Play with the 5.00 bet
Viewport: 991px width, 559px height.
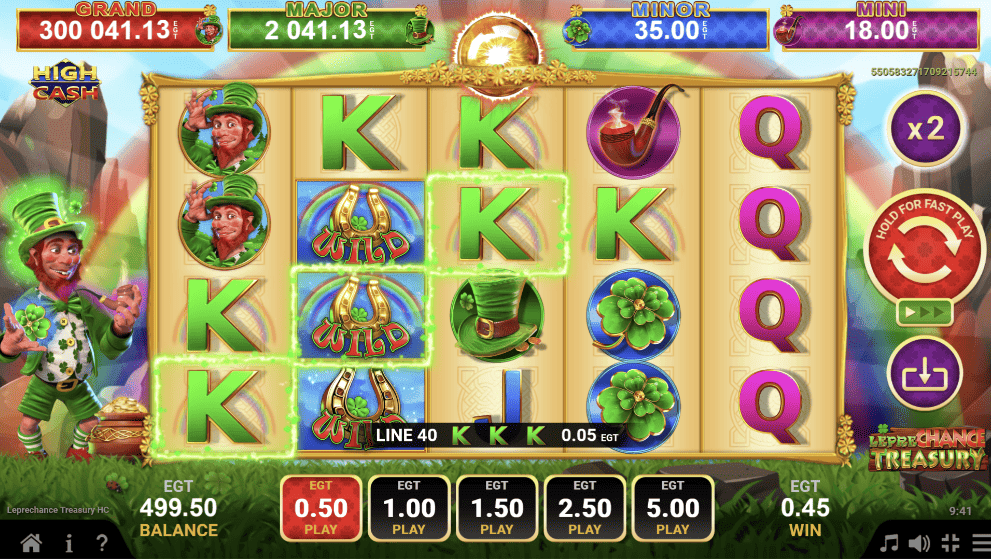672,507
